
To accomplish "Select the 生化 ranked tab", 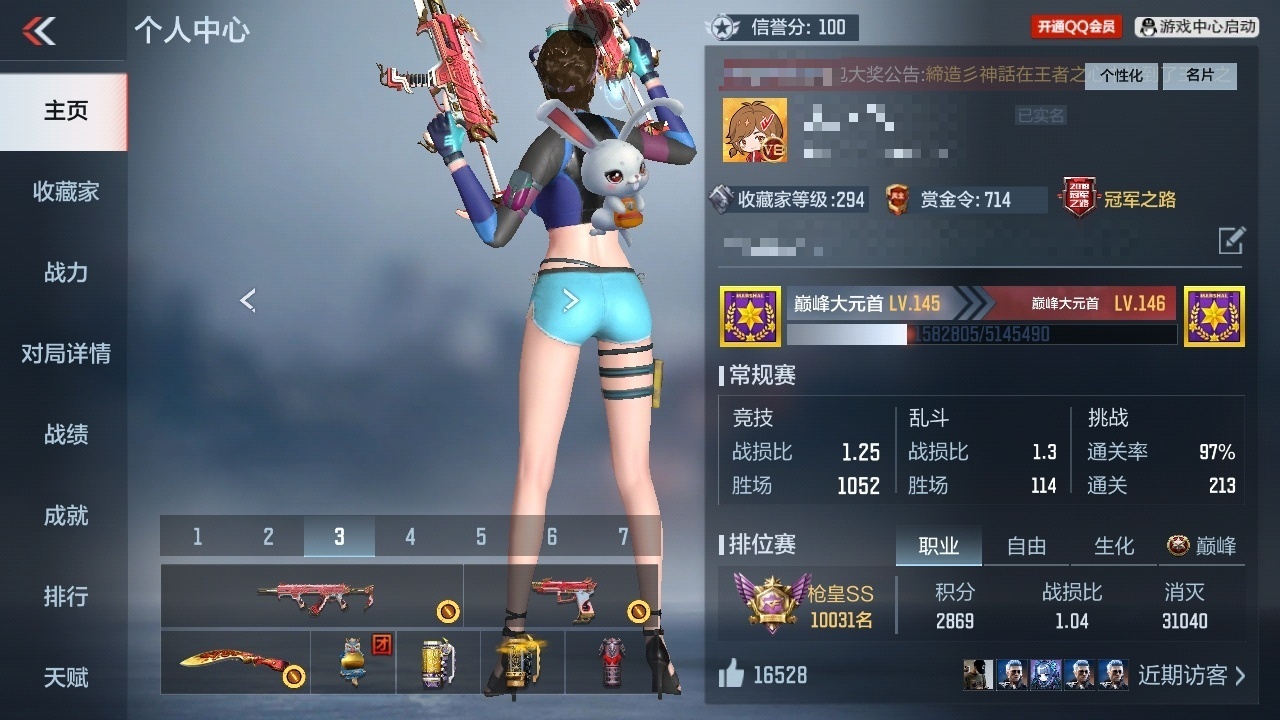I will pyautogui.click(x=1114, y=546).
